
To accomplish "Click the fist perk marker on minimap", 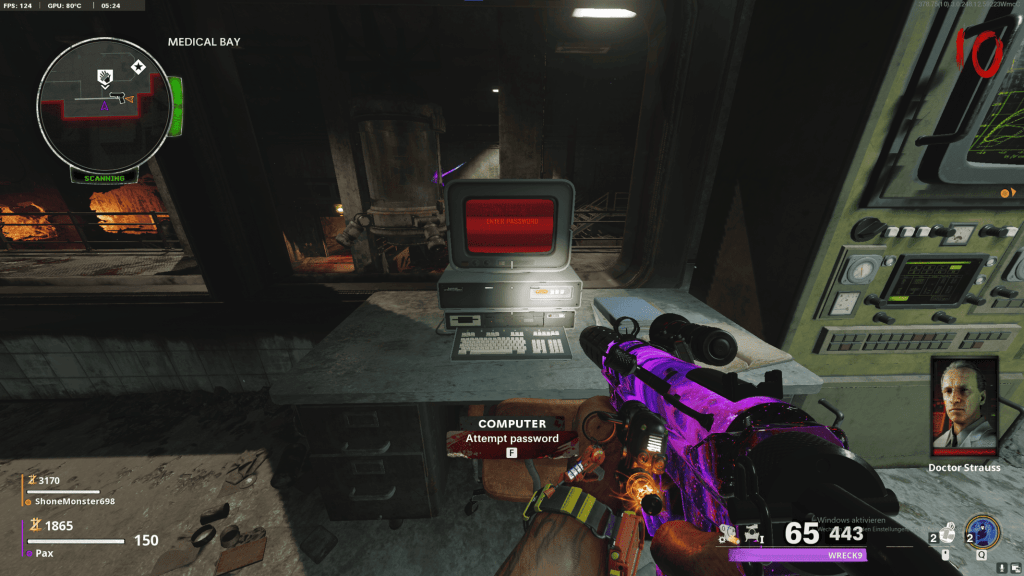I will coord(103,76).
